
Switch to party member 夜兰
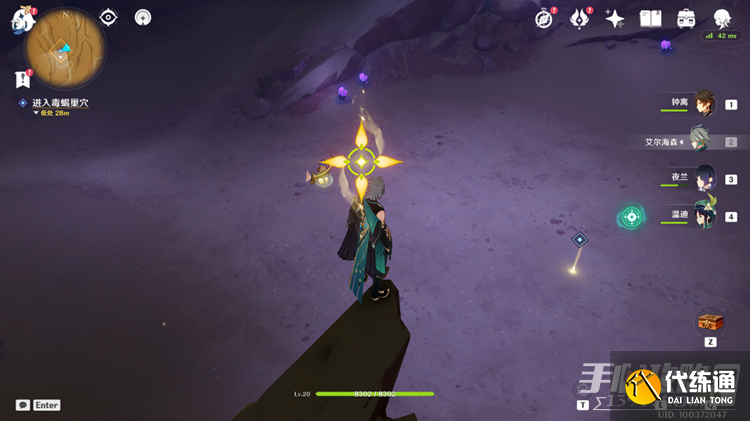pyautogui.click(x=704, y=179)
